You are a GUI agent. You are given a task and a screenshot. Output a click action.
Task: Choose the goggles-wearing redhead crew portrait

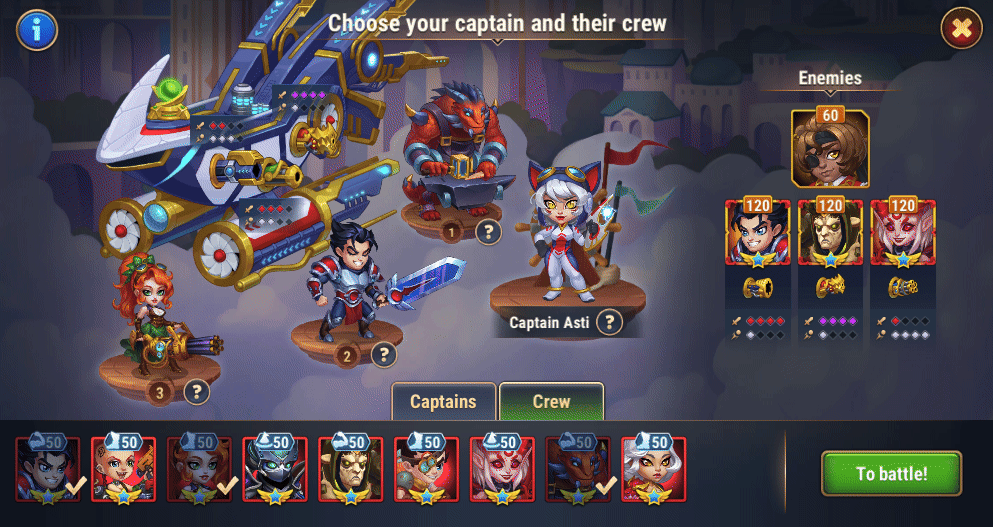point(425,469)
